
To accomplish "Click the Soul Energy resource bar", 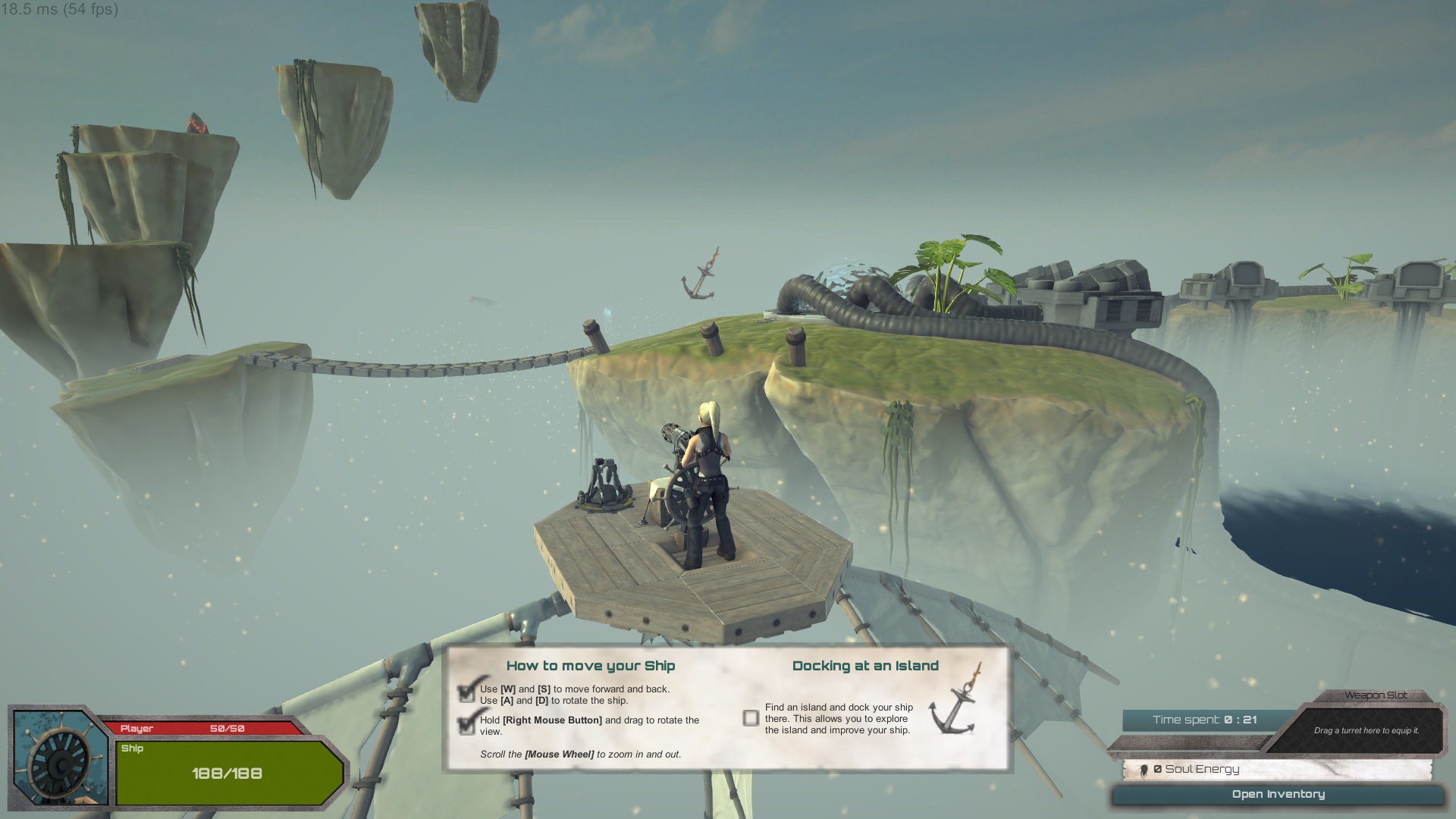I will 1278,769.
